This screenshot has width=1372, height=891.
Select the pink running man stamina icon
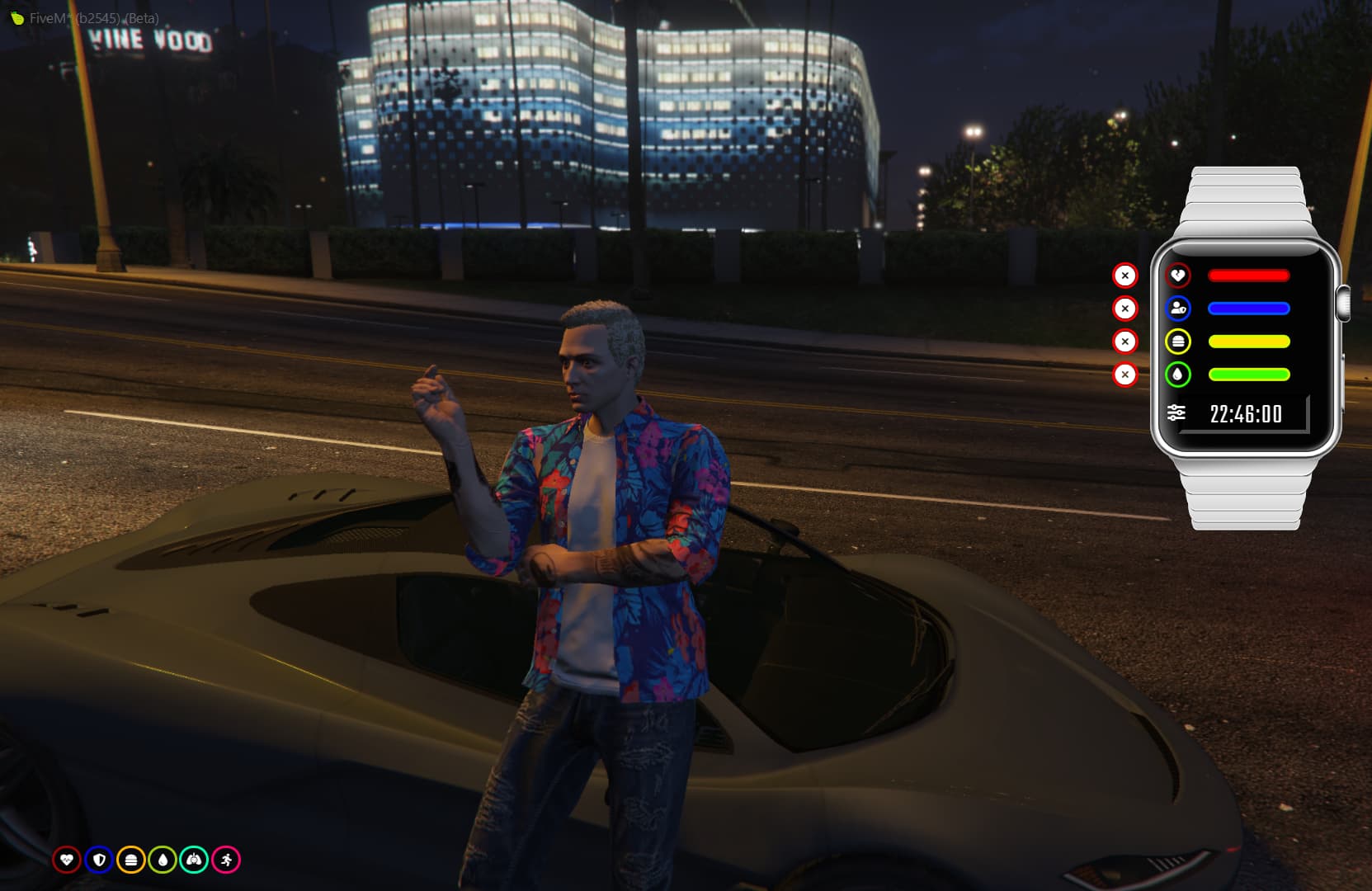point(226,860)
